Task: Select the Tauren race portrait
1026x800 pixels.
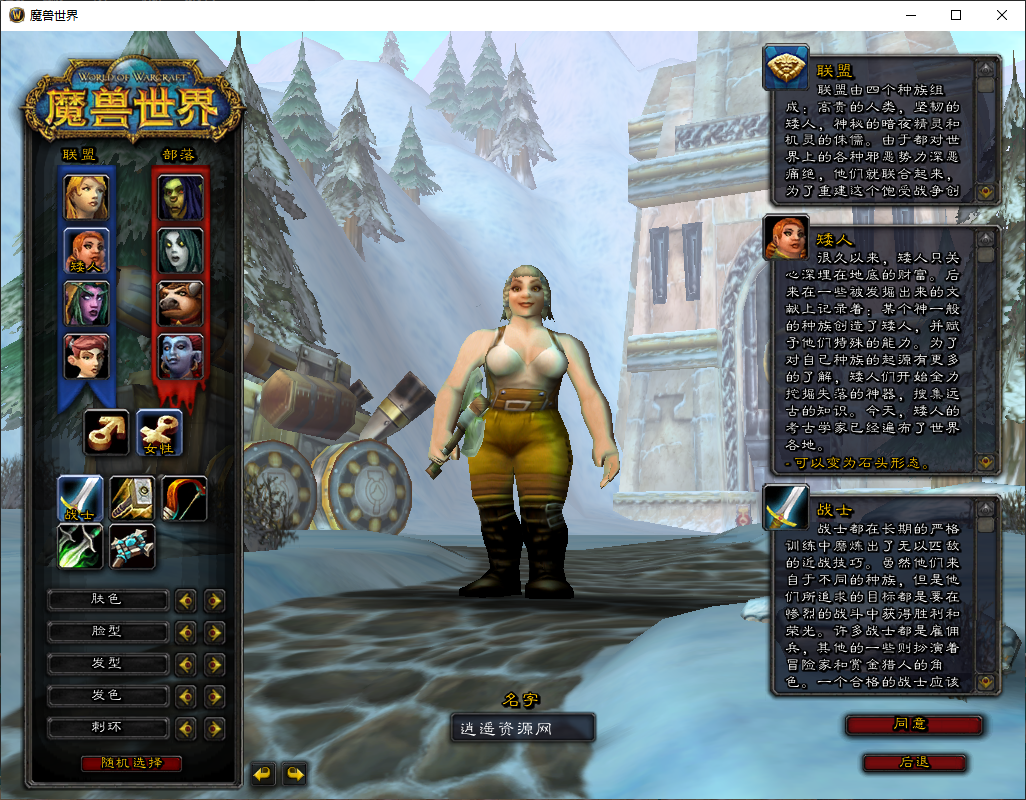Action: [x=180, y=303]
